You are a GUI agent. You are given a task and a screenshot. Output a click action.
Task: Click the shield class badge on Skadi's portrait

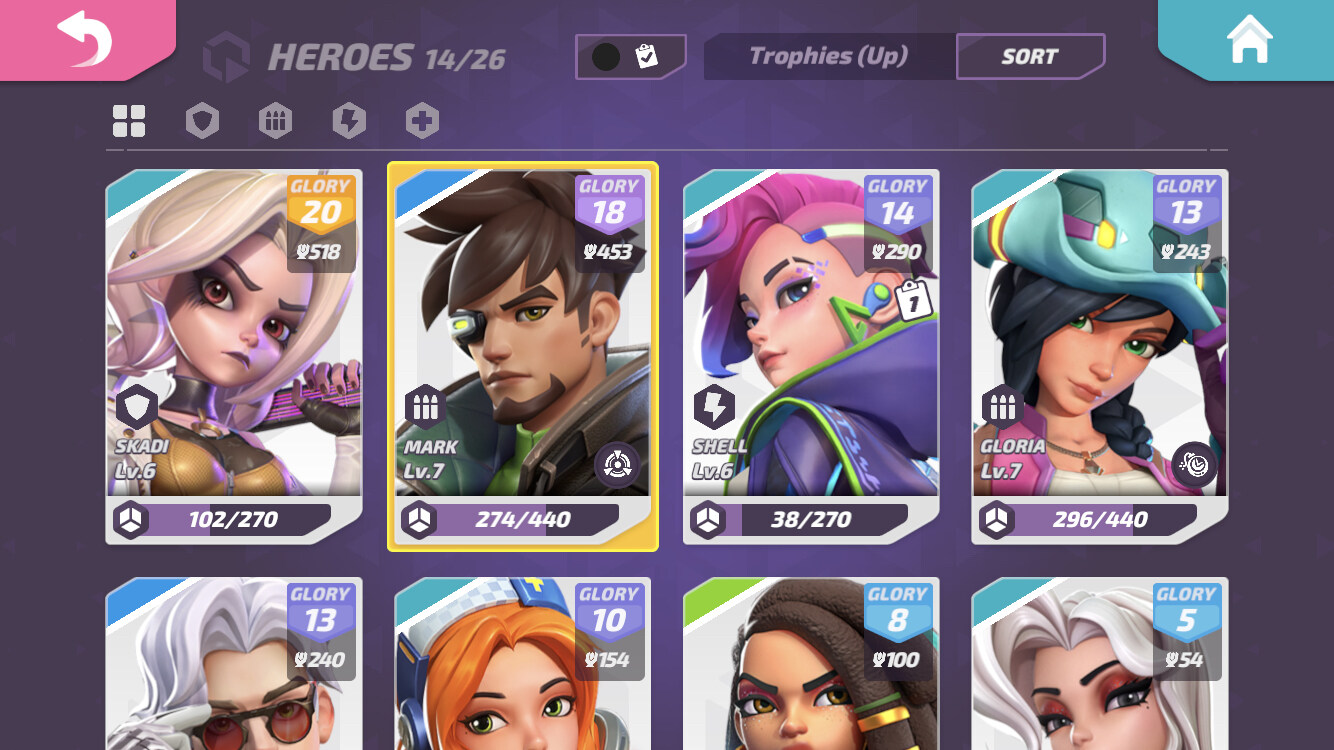click(x=136, y=406)
